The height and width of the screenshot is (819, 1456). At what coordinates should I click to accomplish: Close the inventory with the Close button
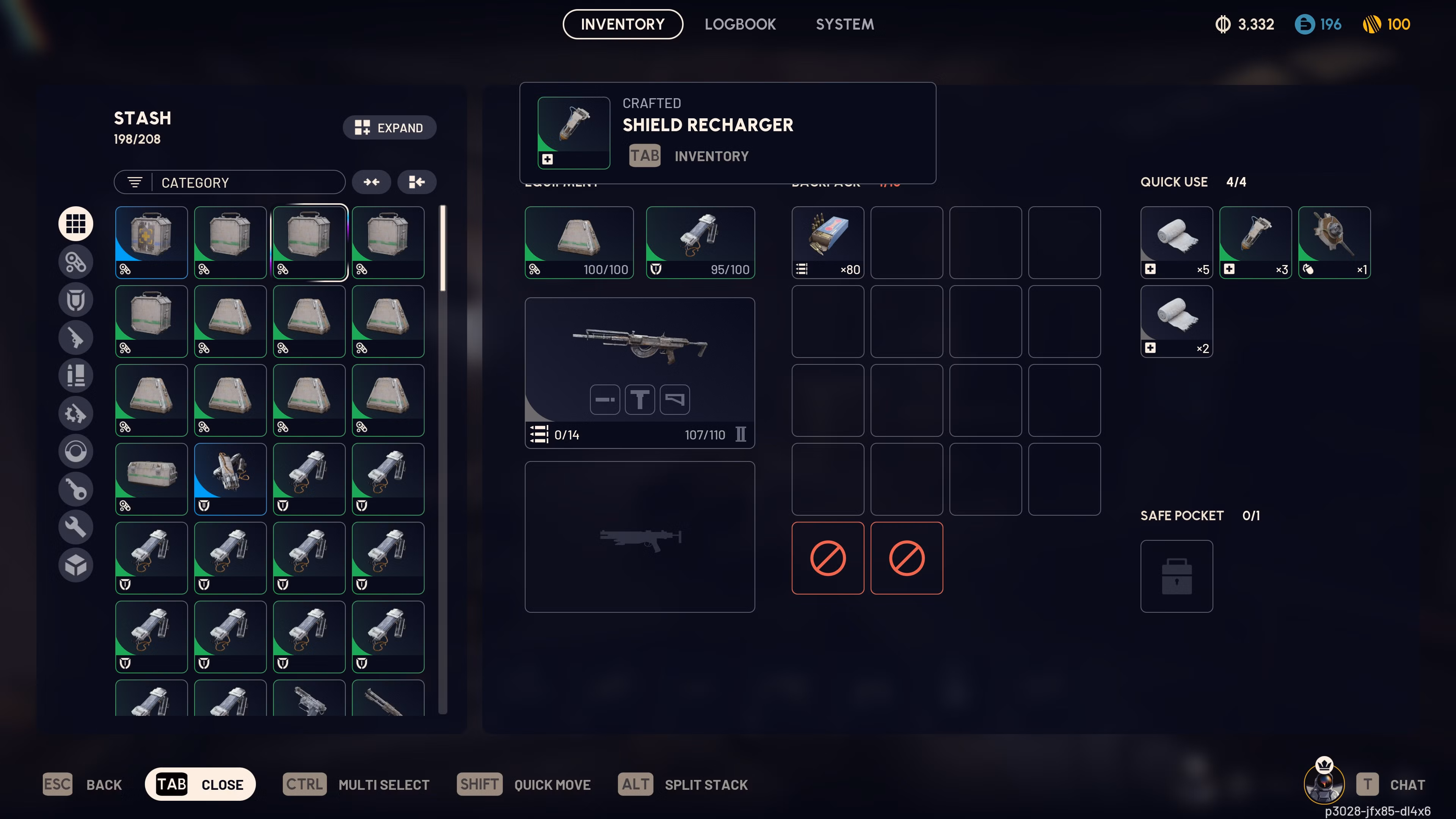coord(200,784)
